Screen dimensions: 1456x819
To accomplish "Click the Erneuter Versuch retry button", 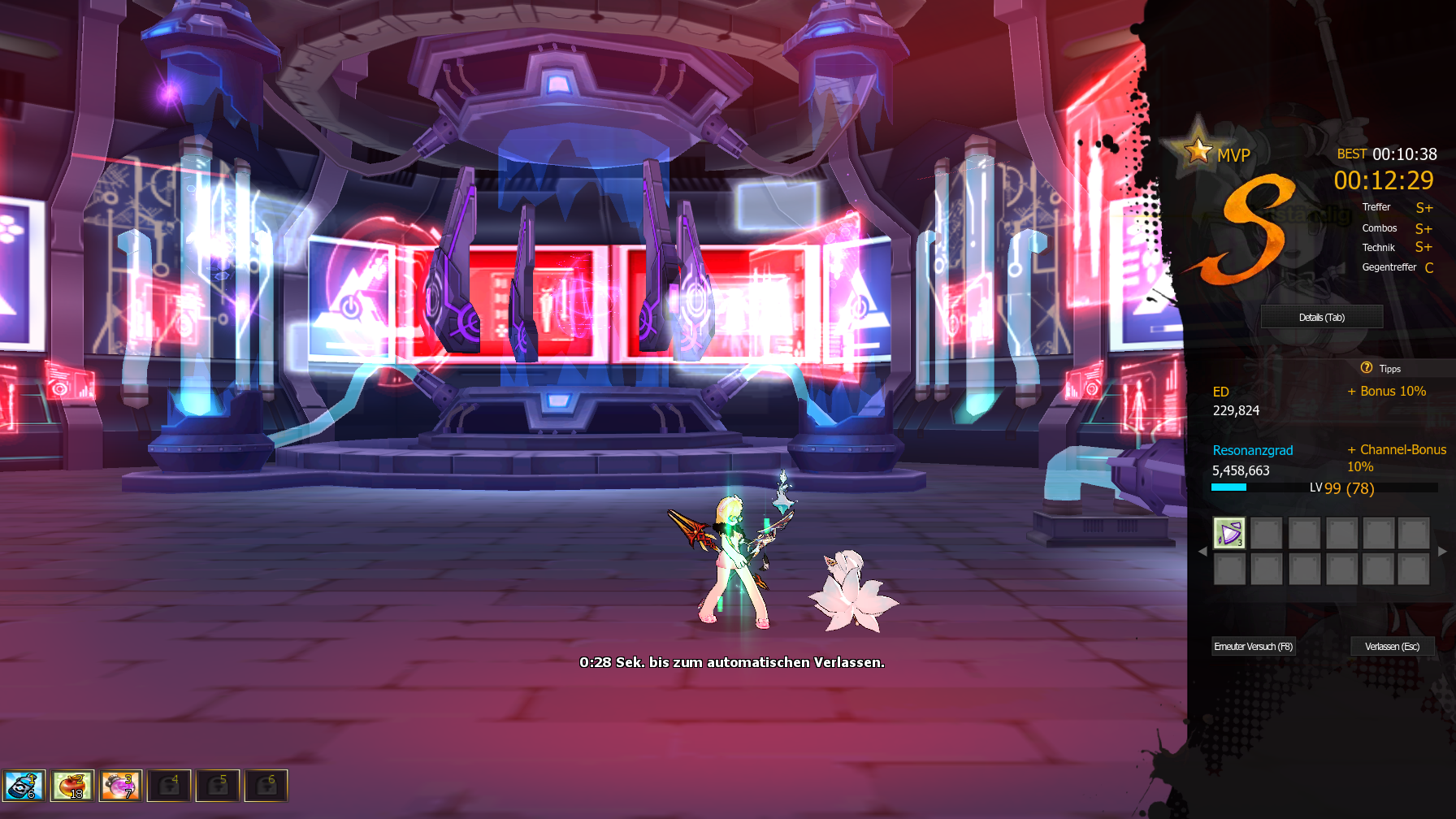I will coord(1253,647).
